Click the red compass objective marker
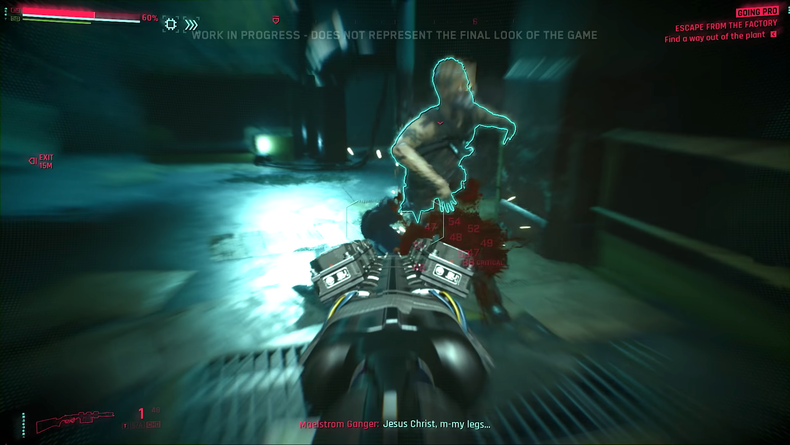This screenshot has width=790, height=445. click(x=276, y=20)
